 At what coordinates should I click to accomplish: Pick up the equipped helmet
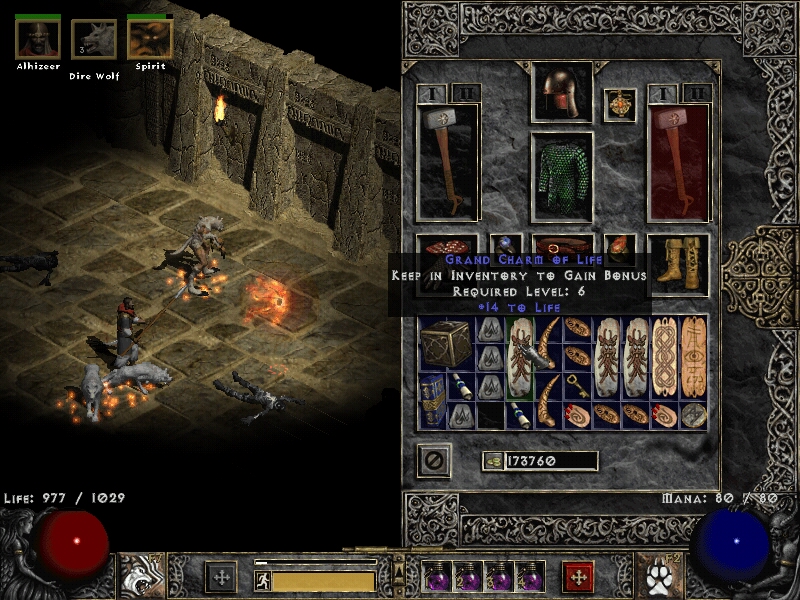(x=561, y=93)
